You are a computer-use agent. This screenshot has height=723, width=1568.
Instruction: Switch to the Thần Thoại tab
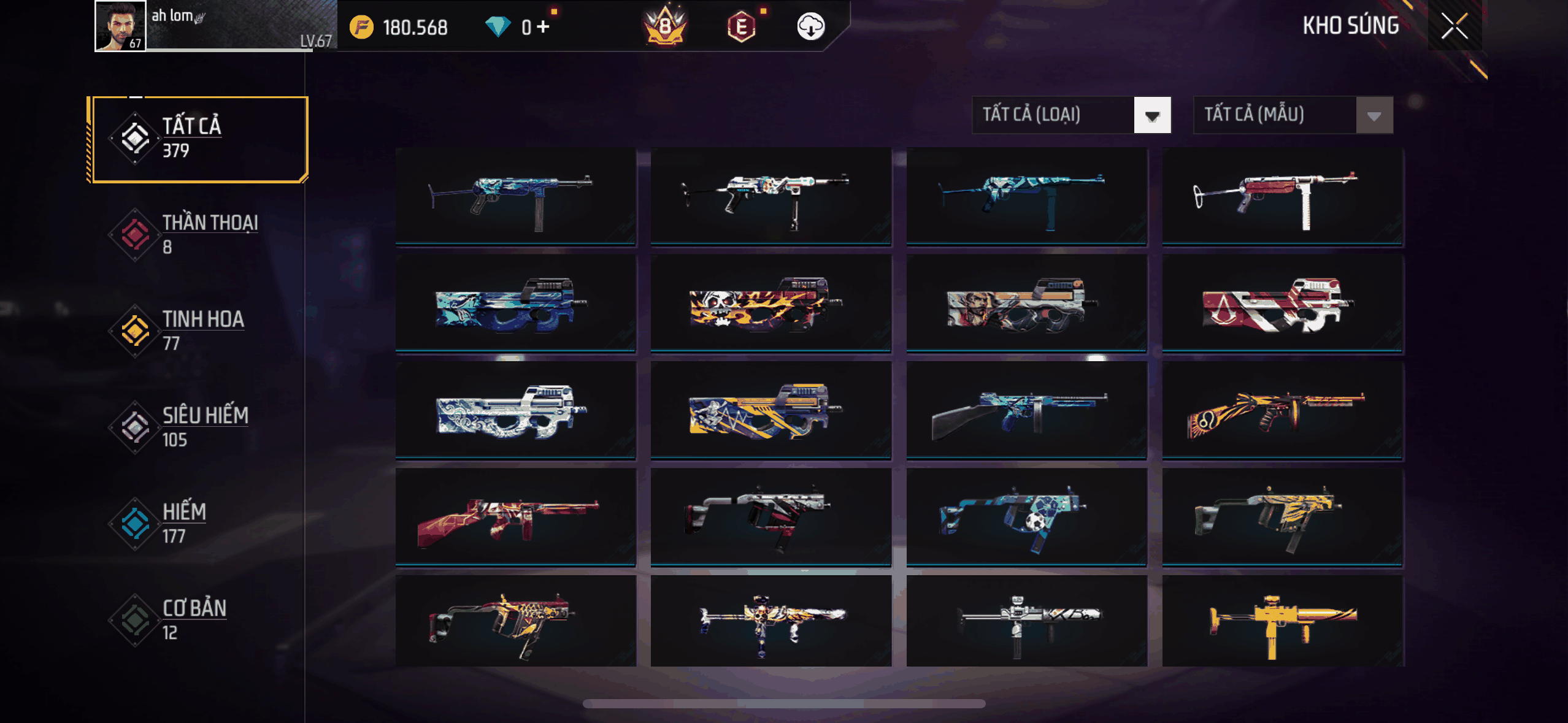coord(198,235)
